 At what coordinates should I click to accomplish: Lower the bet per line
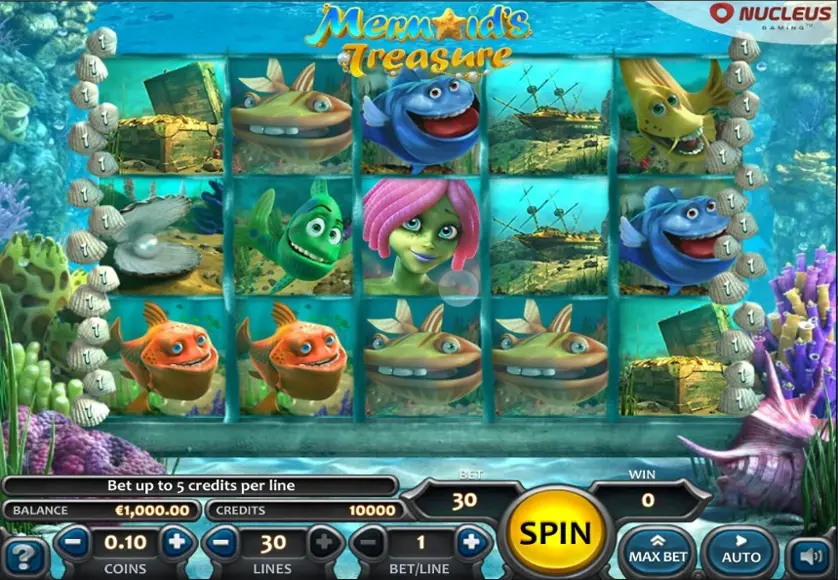click(369, 543)
